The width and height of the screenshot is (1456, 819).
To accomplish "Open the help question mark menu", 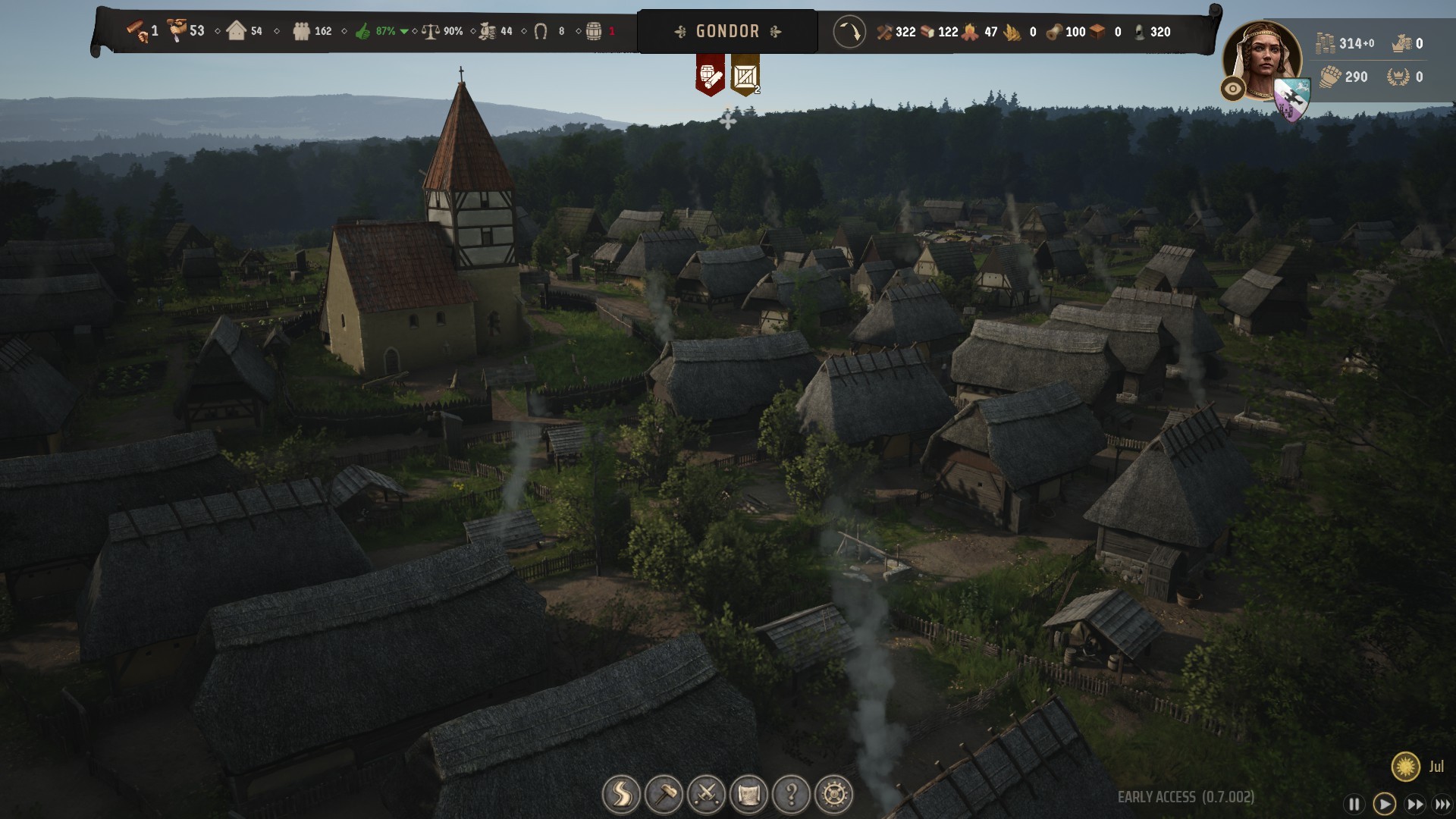I will pyautogui.click(x=791, y=795).
